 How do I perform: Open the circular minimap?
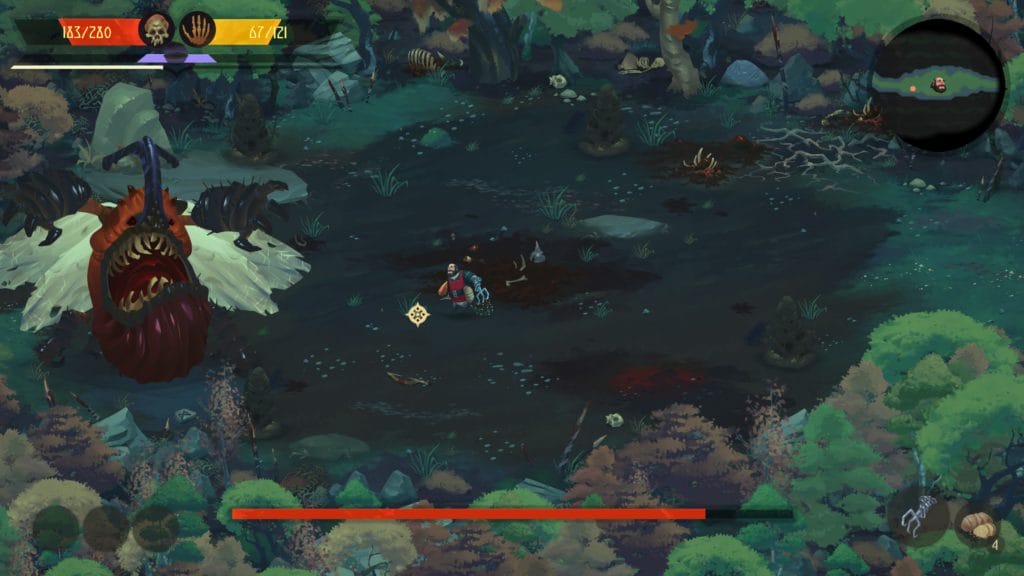[x=937, y=85]
